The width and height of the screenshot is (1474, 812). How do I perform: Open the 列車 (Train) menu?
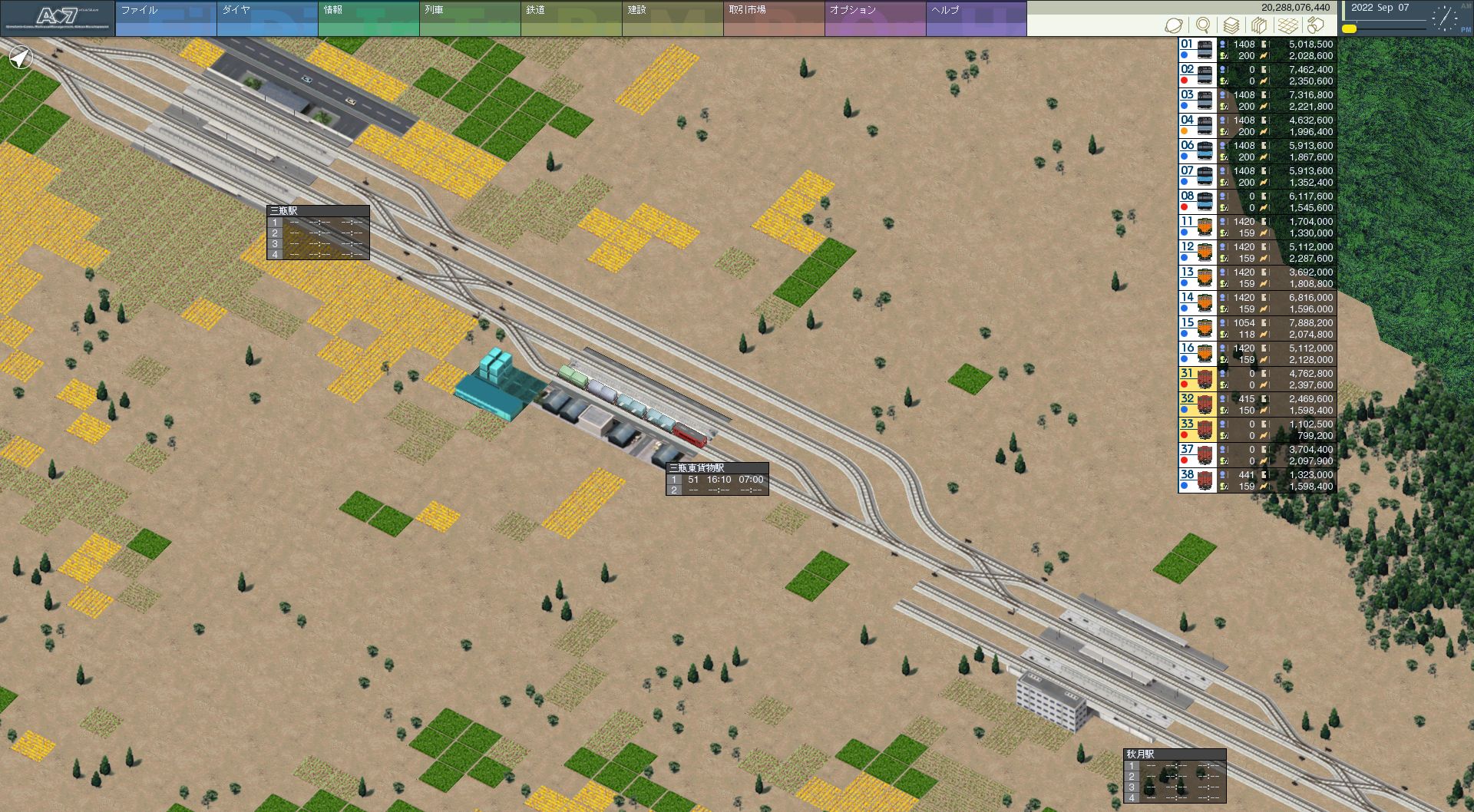coord(469,18)
